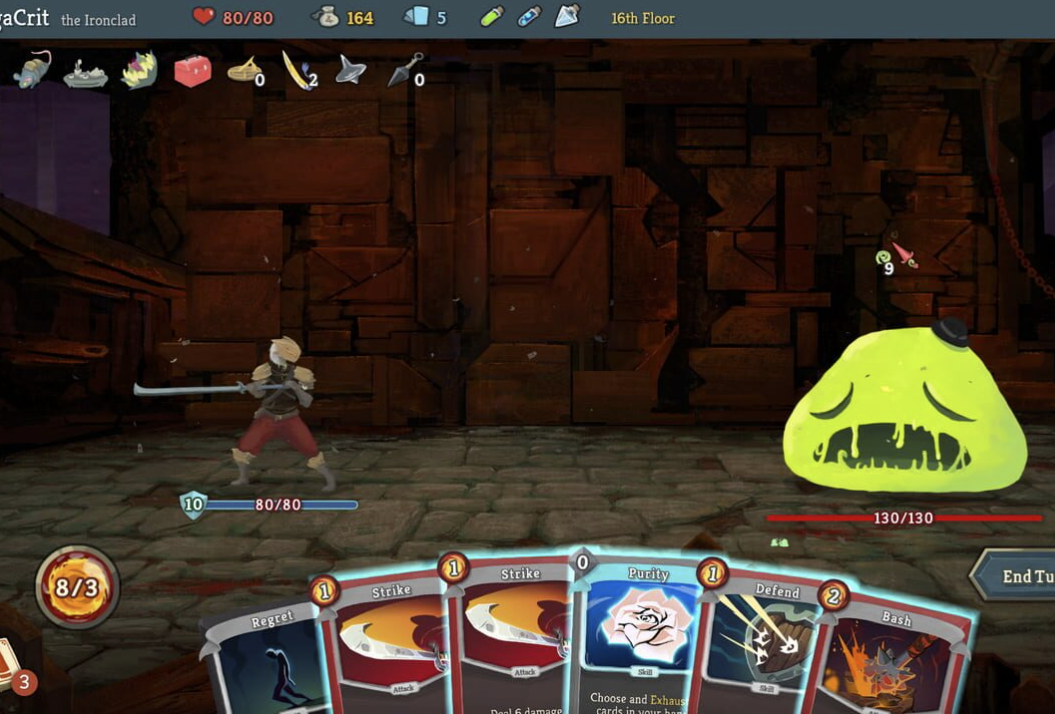Image resolution: width=1055 pixels, height=714 pixels.
Task: Inspect the rat relic
Action: [32, 70]
